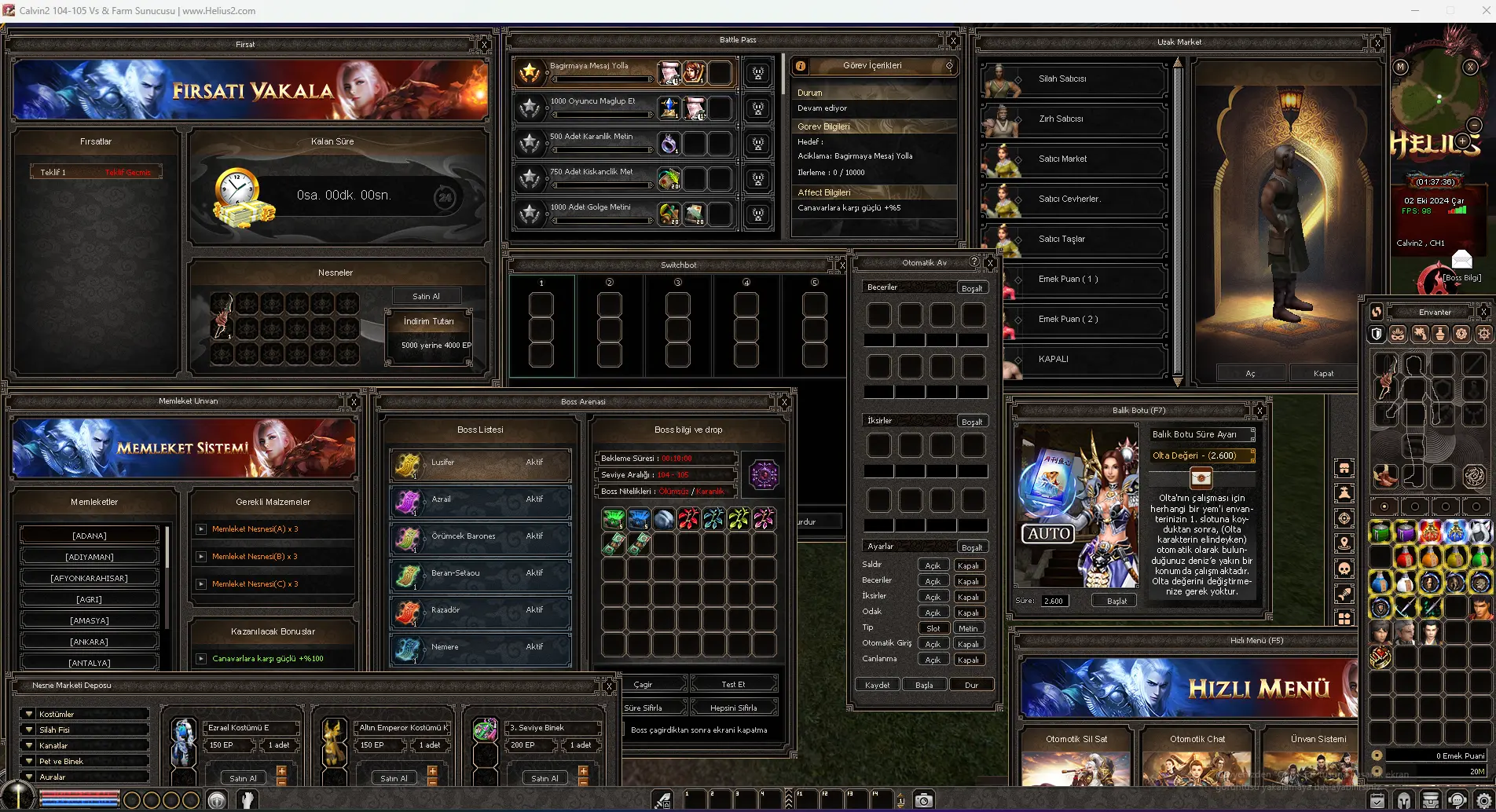
Task: Open the Pet ve Binek category
Action: (x=83, y=761)
